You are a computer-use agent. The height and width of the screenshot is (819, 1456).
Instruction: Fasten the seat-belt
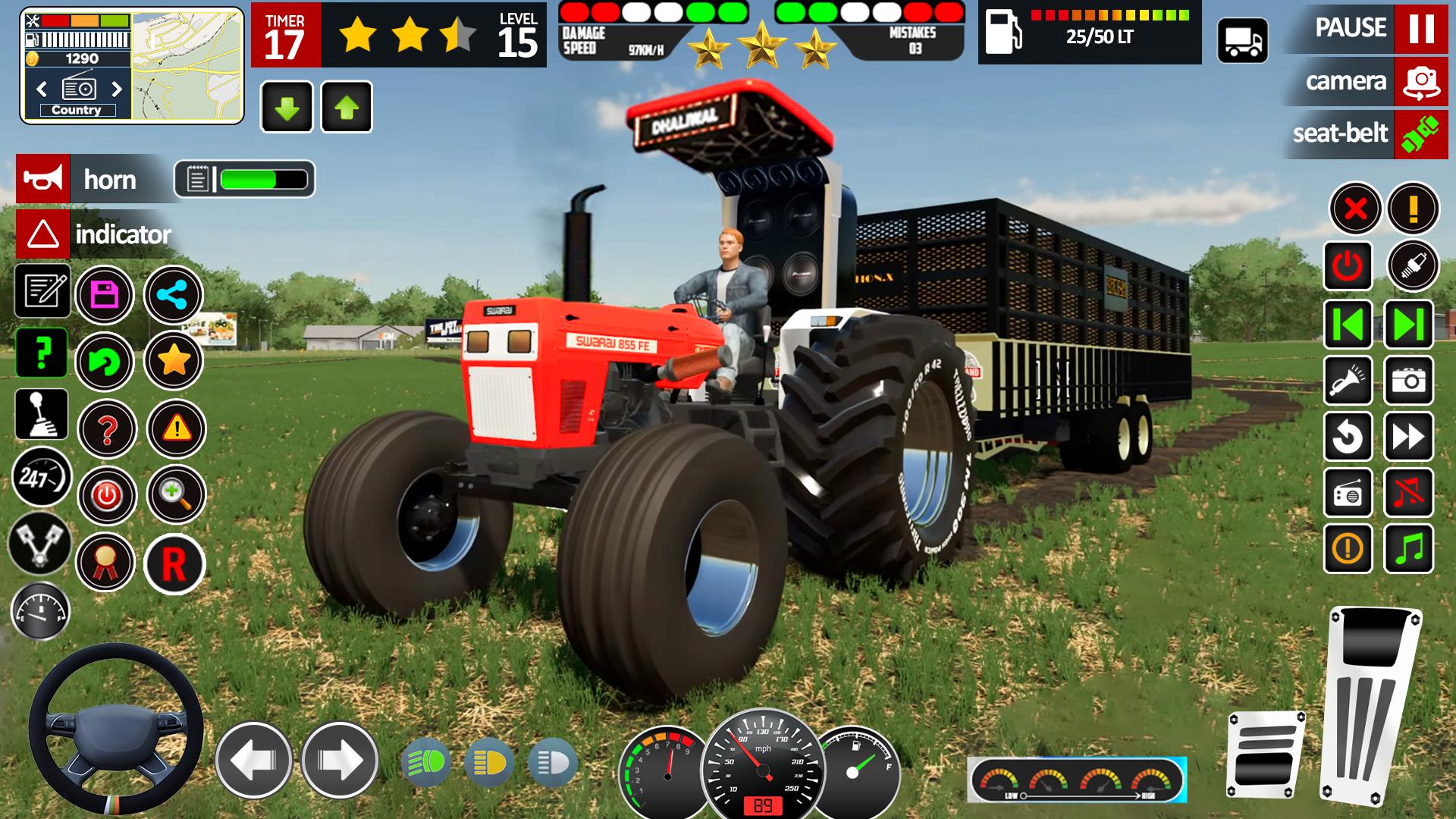(x=1420, y=133)
